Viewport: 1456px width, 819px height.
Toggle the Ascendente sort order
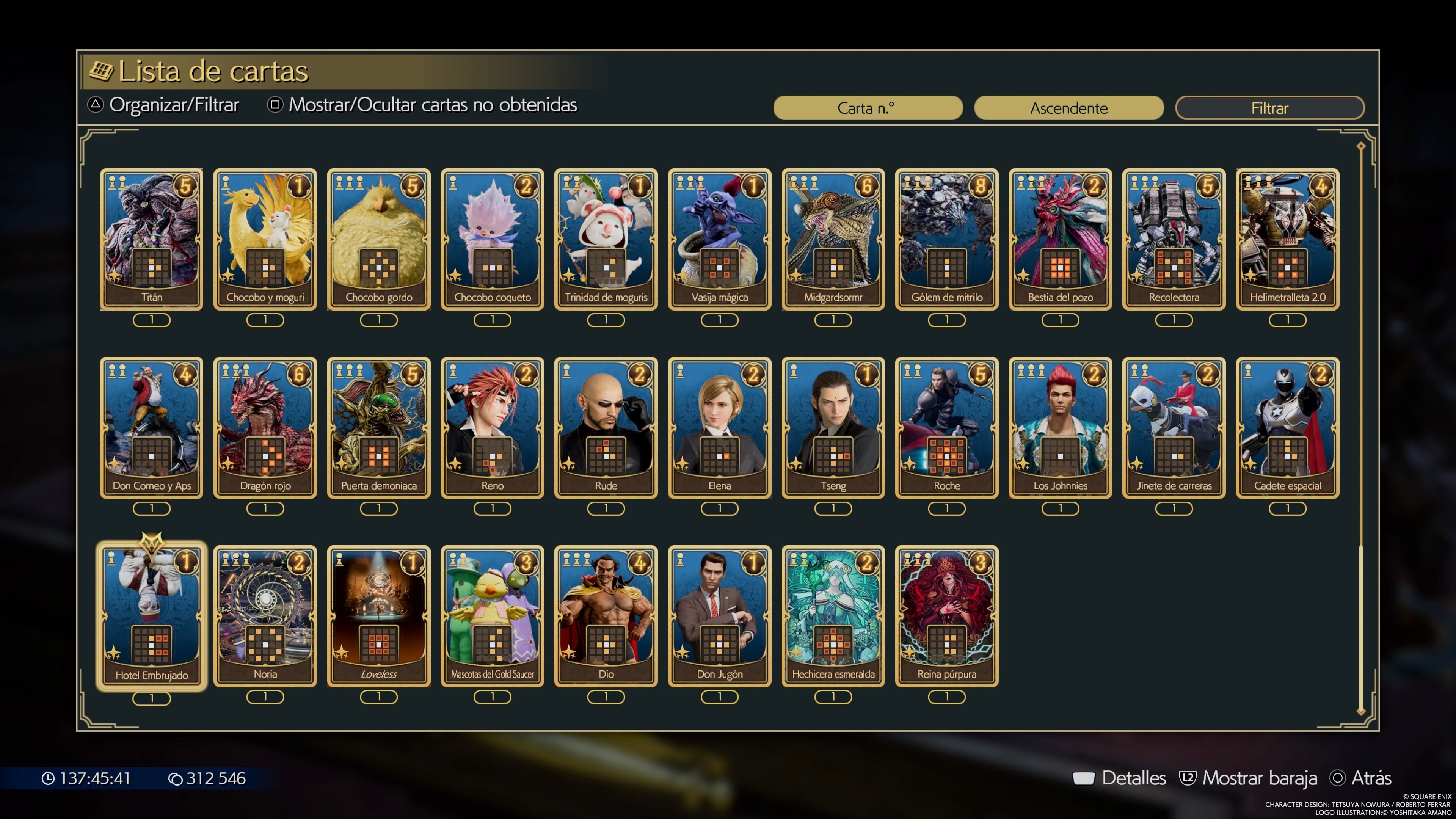click(x=1068, y=108)
